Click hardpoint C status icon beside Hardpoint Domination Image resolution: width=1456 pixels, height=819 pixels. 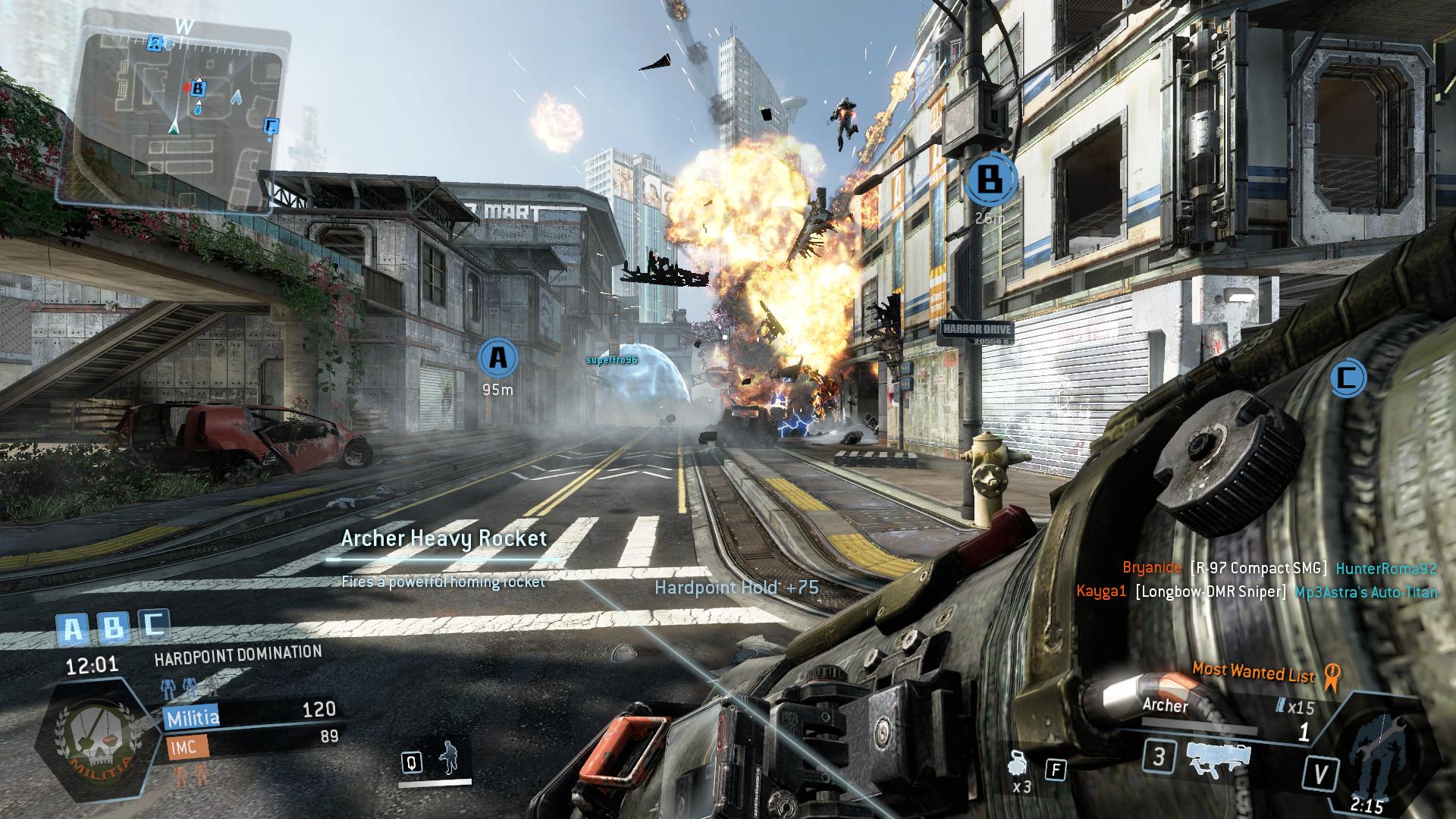click(x=154, y=626)
